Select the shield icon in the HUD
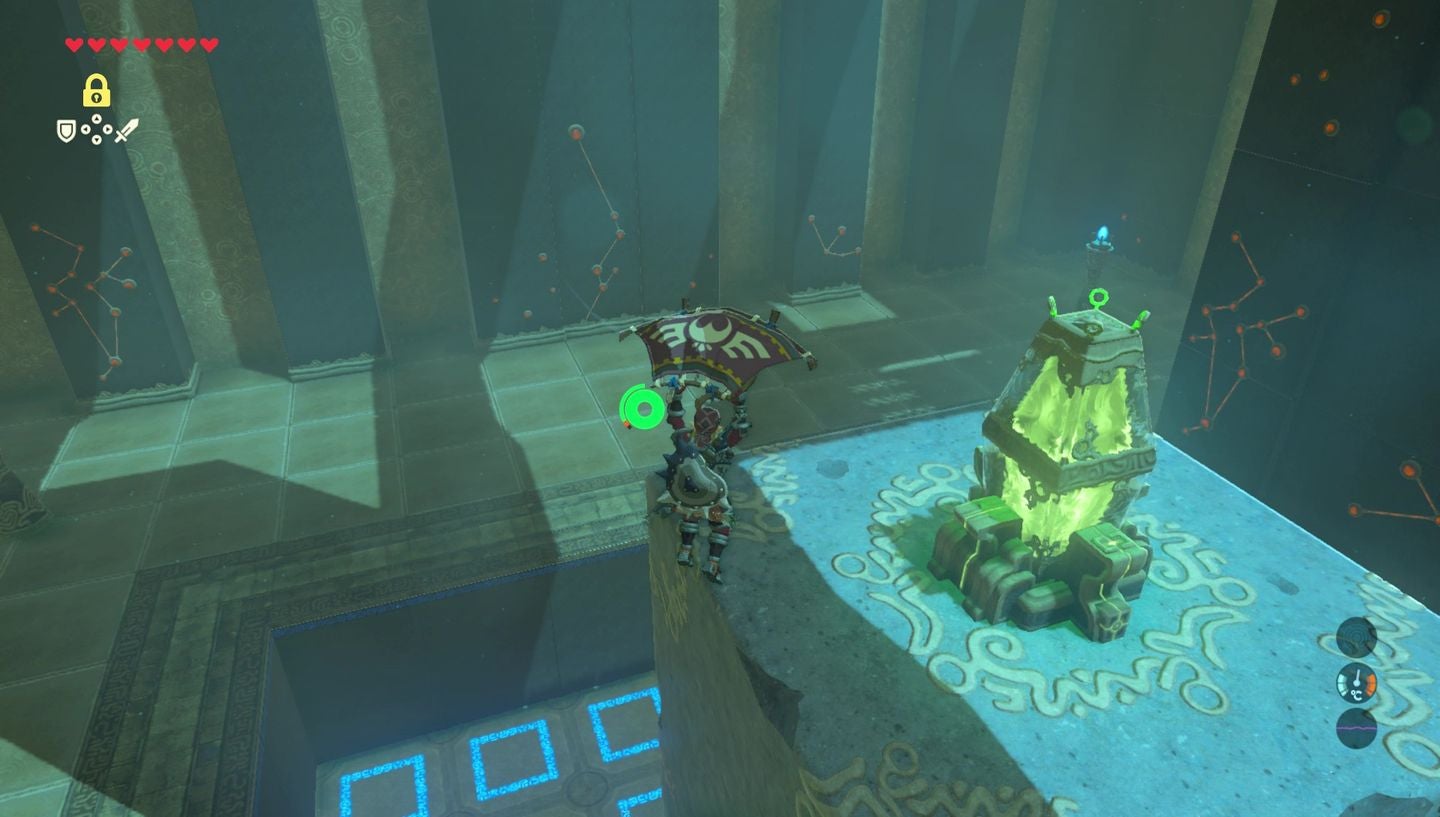 (x=66, y=131)
